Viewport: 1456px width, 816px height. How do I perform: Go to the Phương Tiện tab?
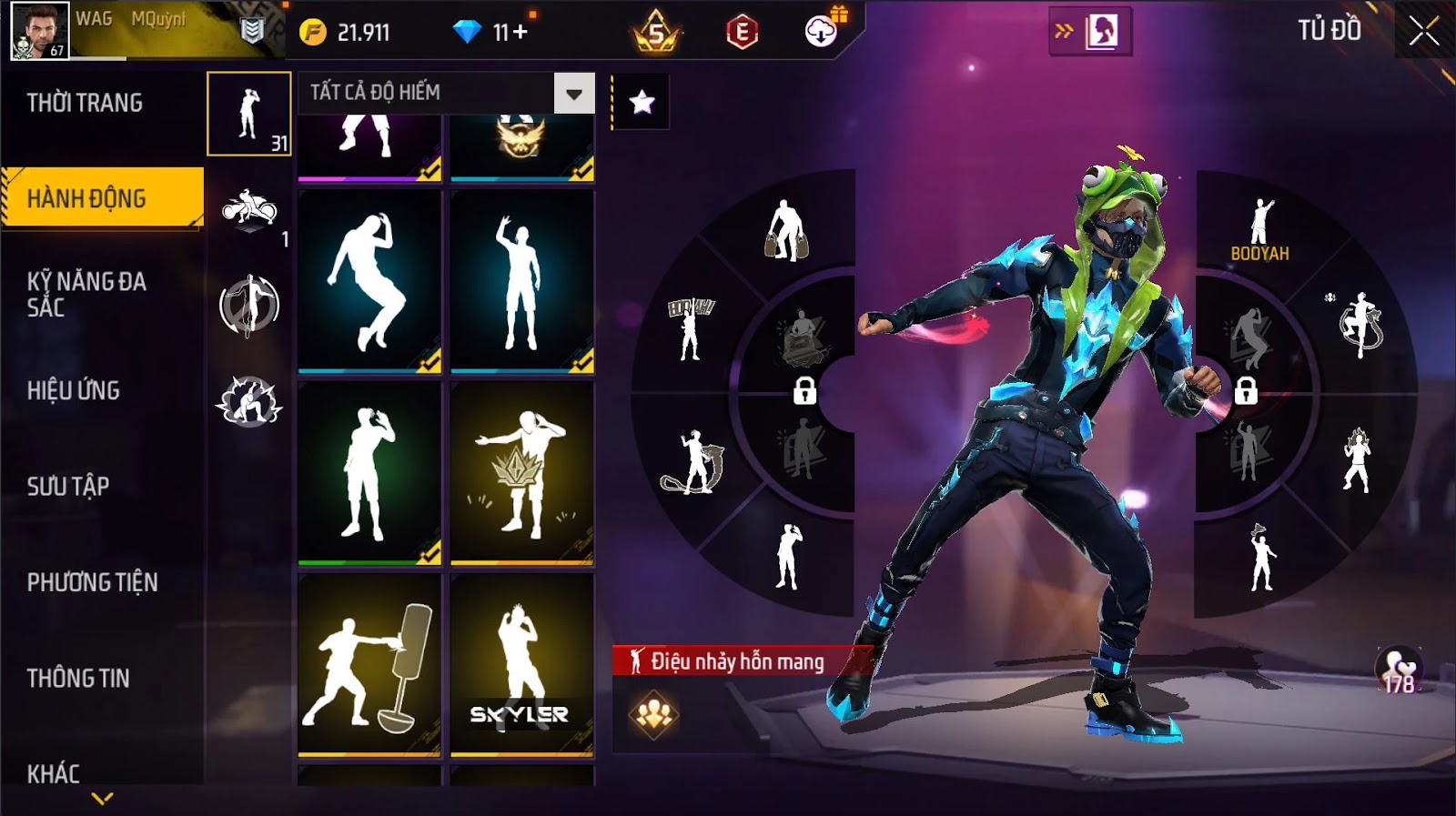click(x=92, y=582)
